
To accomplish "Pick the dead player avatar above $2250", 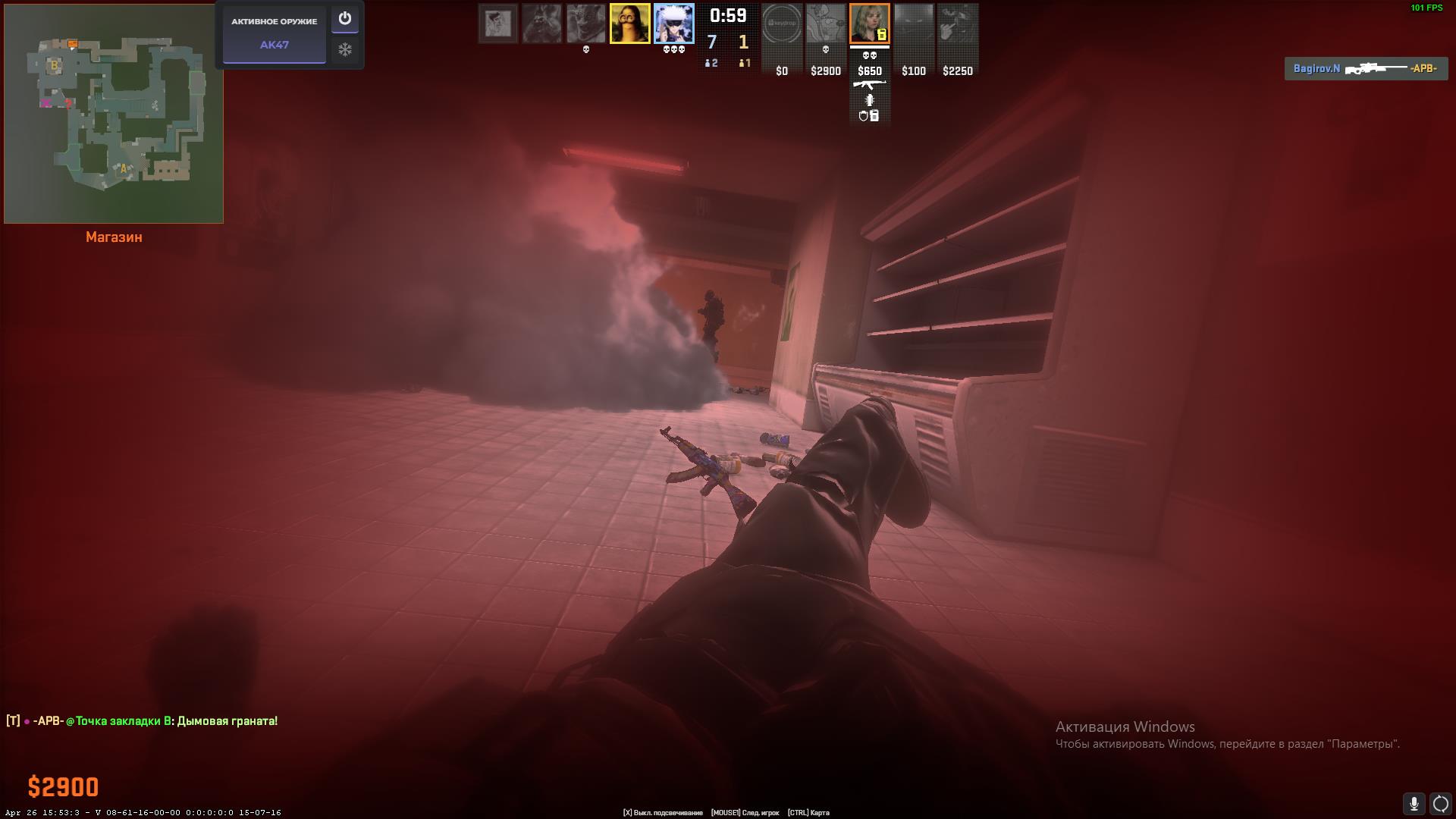I will tap(957, 24).
